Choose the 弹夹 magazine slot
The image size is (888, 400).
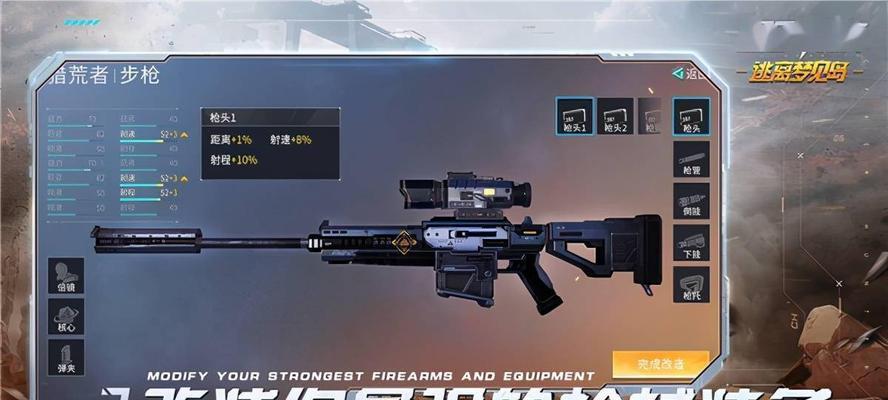point(66,358)
